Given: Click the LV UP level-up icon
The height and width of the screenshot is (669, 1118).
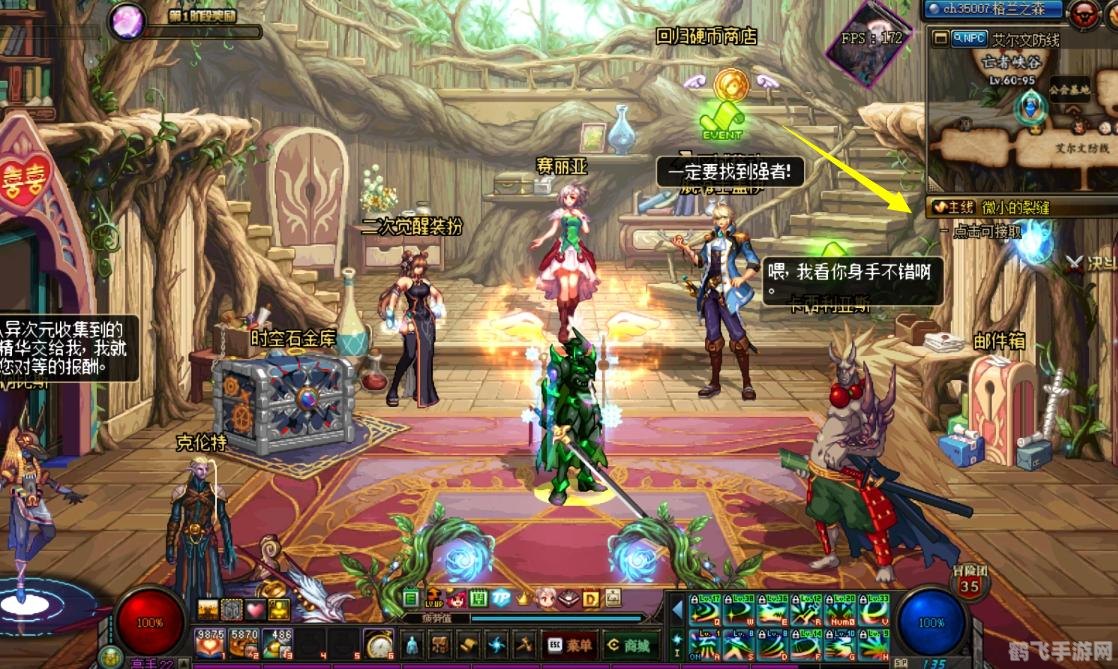Looking at the screenshot, I should pos(434,598).
